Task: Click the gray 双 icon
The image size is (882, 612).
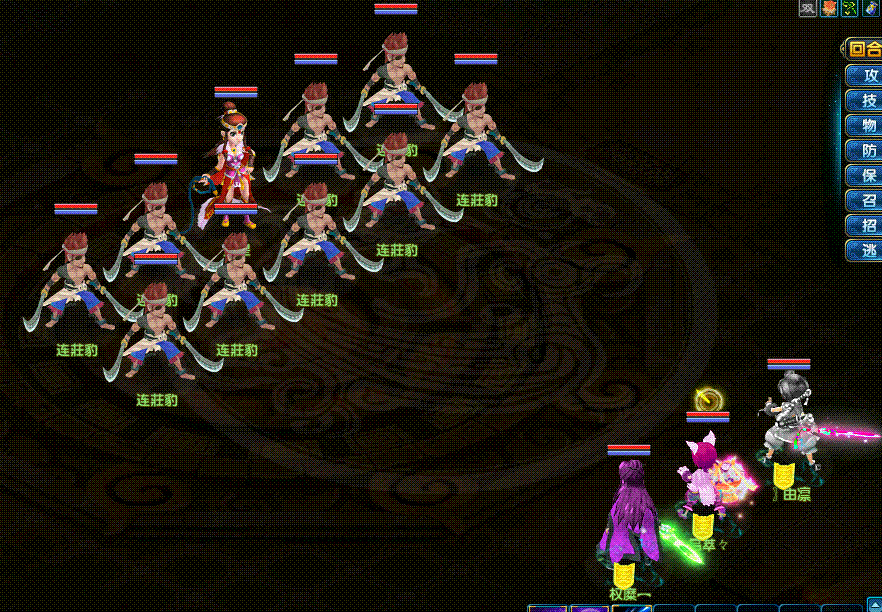Action: pyautogui.click(x=808, y=9)
